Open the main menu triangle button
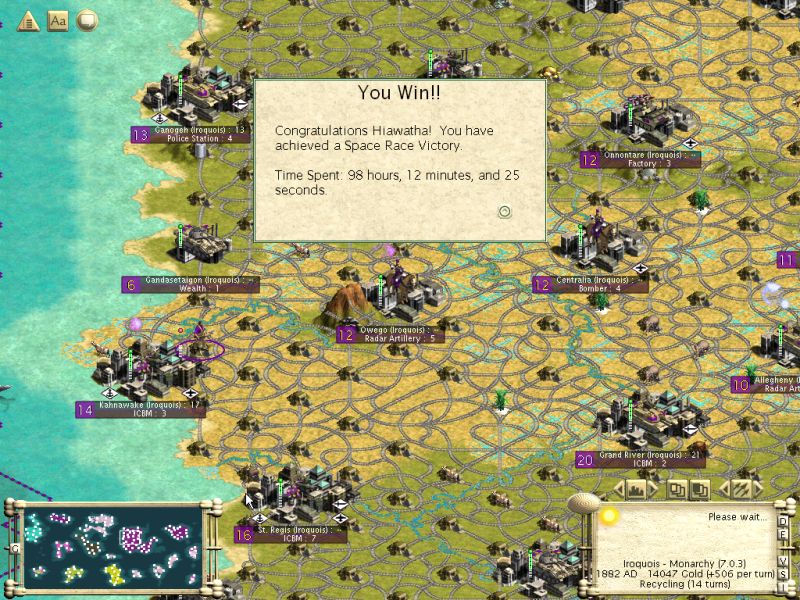This screenshot has width=800, height=600. pyautogui.click(x=28, y=20)
